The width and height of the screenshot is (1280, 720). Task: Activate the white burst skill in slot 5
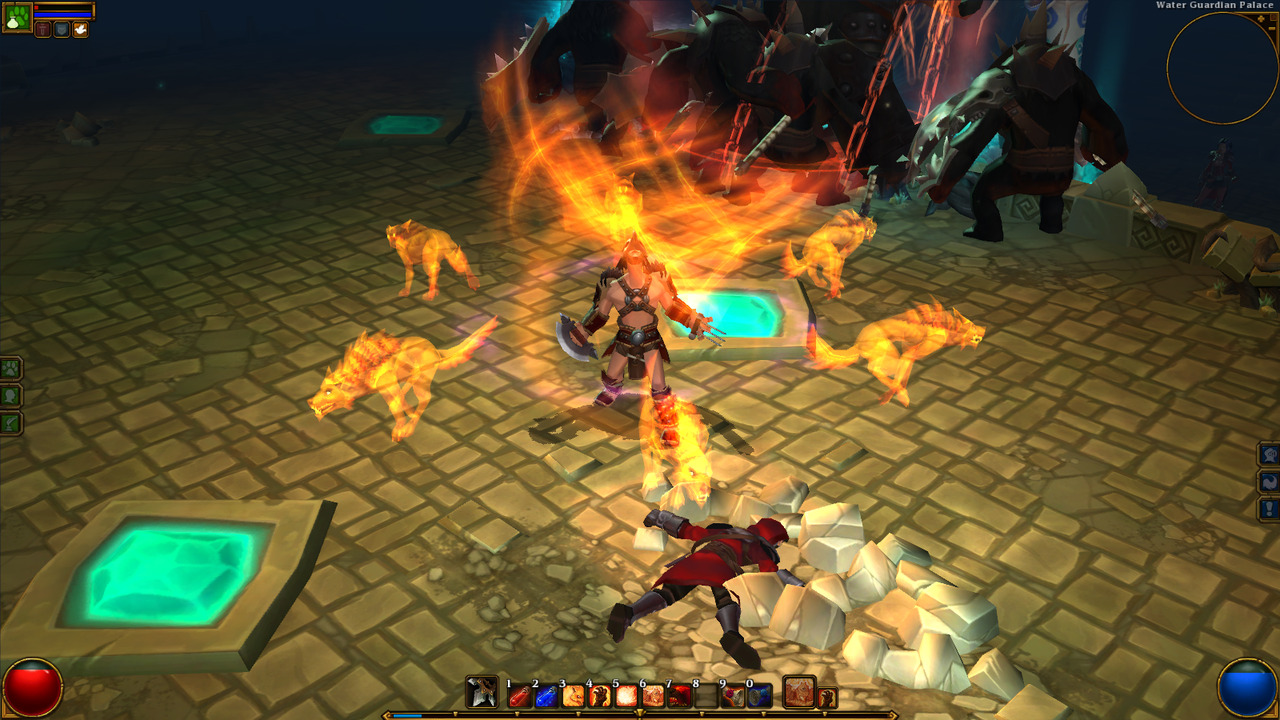627,695
